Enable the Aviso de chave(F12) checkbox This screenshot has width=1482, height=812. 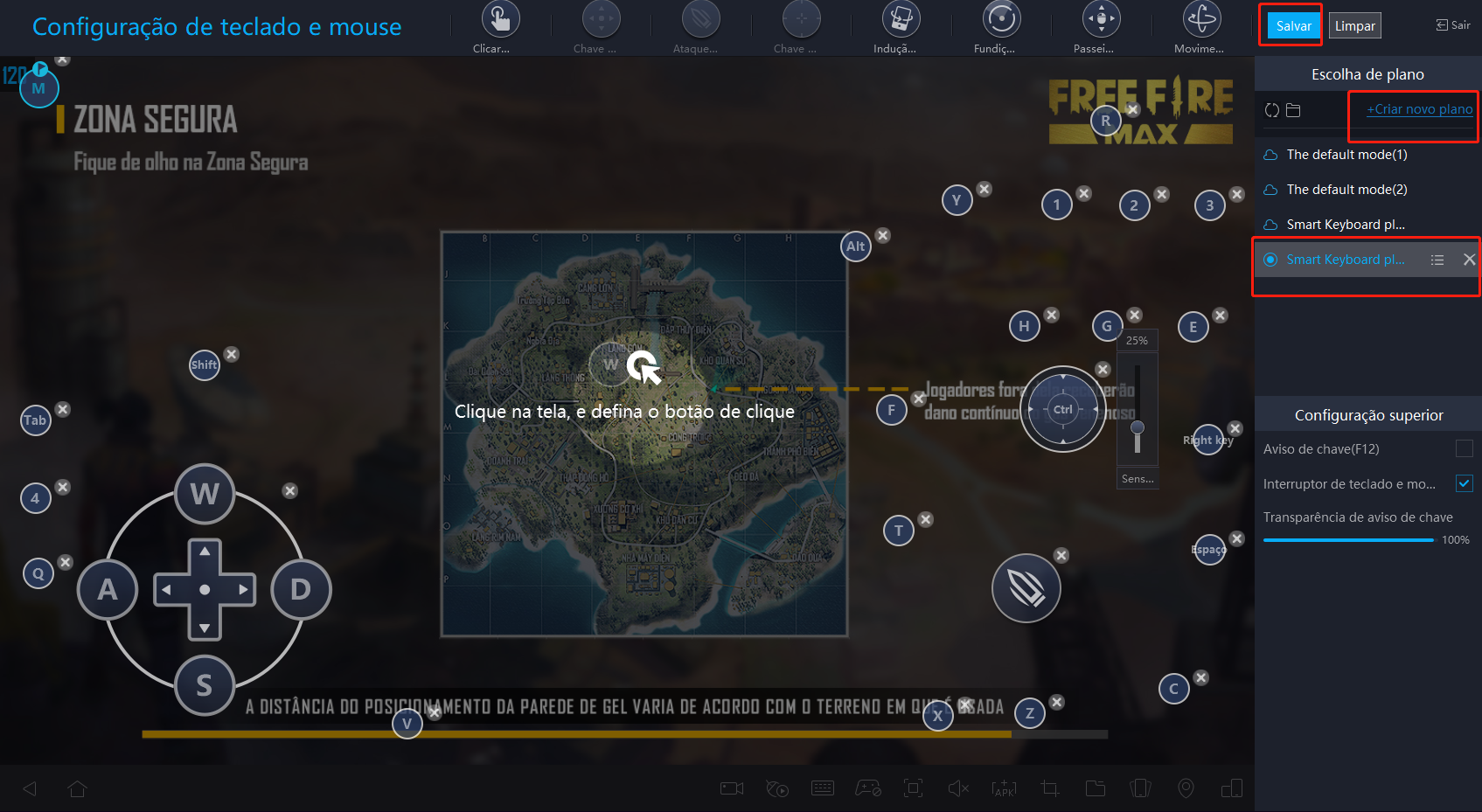point(1465,448)
